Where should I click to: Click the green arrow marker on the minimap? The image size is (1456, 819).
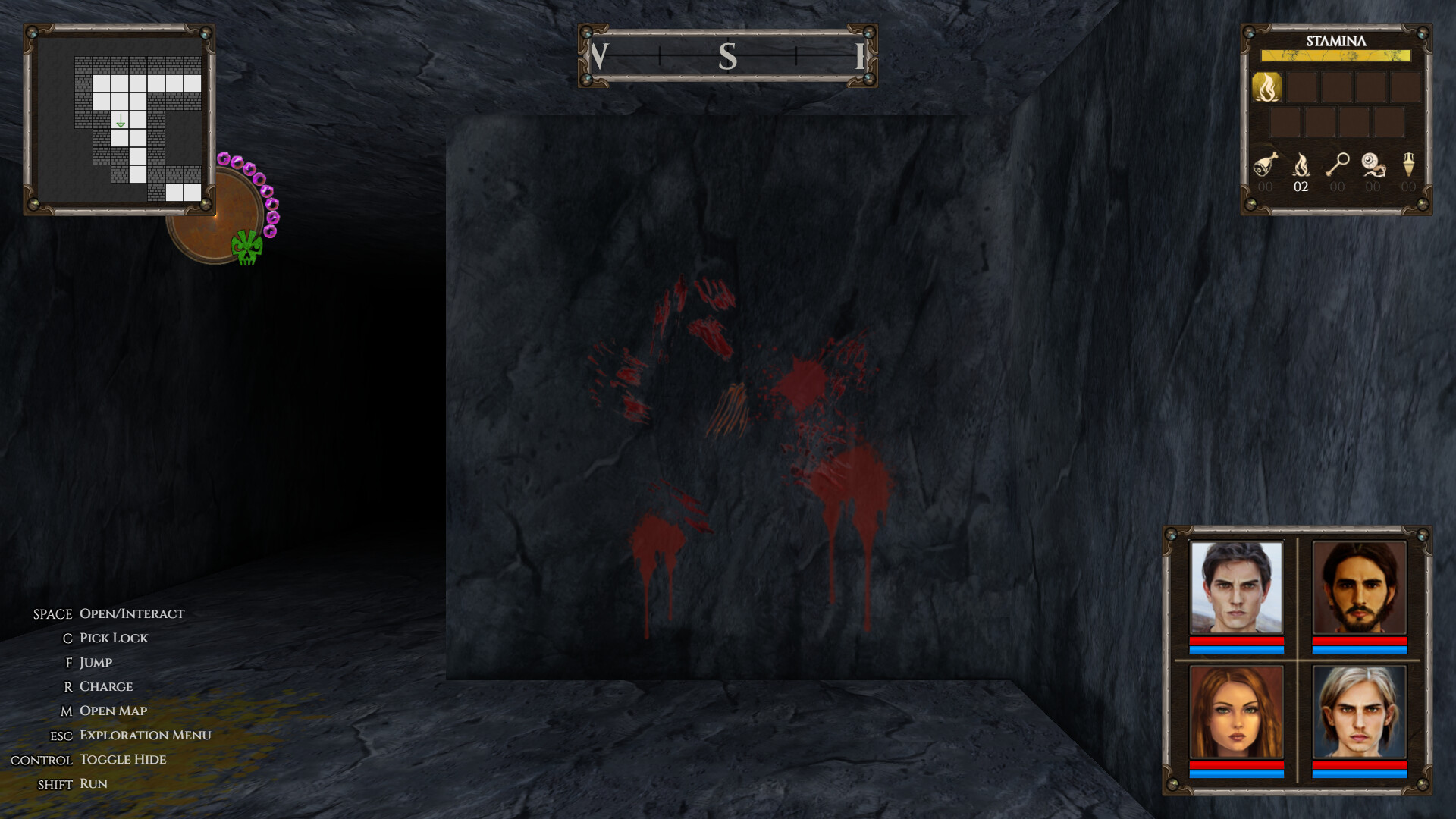(x=121, y=120)
